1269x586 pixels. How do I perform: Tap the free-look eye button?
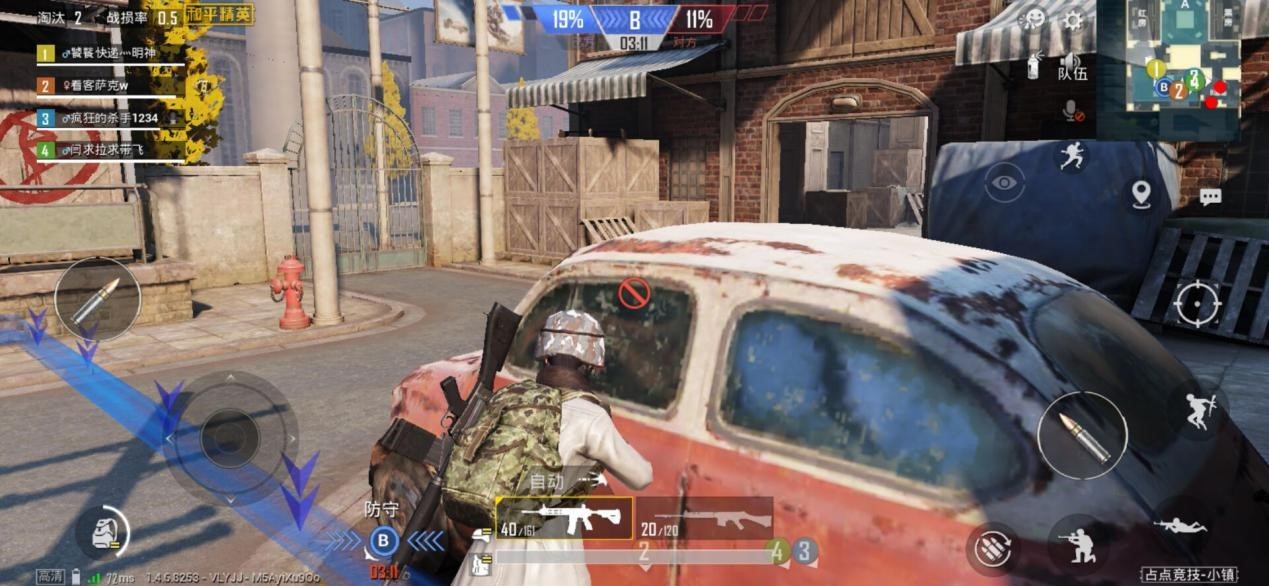(1004, 183)
